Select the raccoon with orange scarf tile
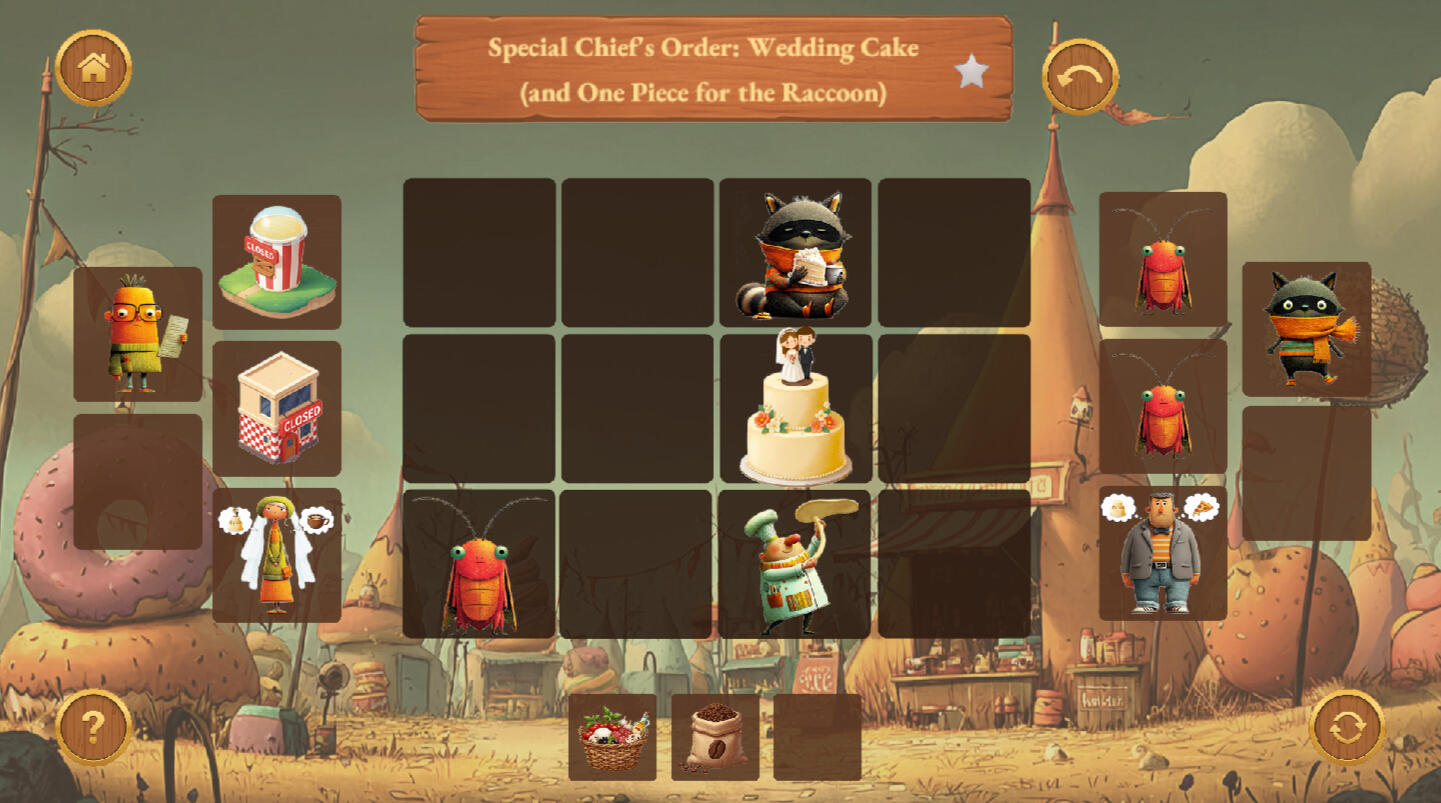This screenshot has height=803, width=1441. point(1306,329)
